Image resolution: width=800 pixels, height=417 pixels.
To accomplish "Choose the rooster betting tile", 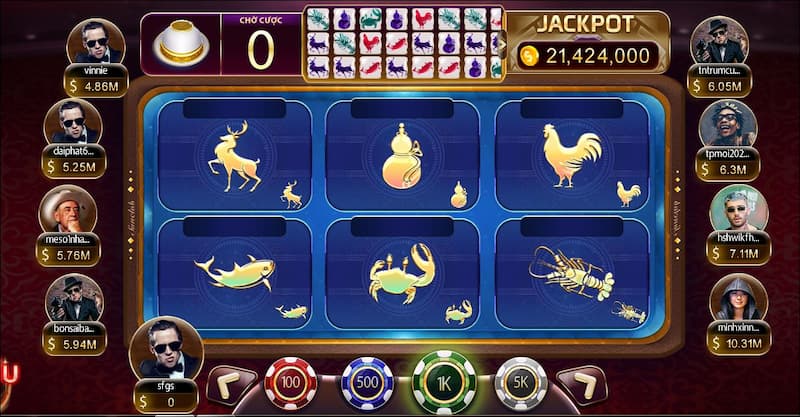I will [572, 155].
